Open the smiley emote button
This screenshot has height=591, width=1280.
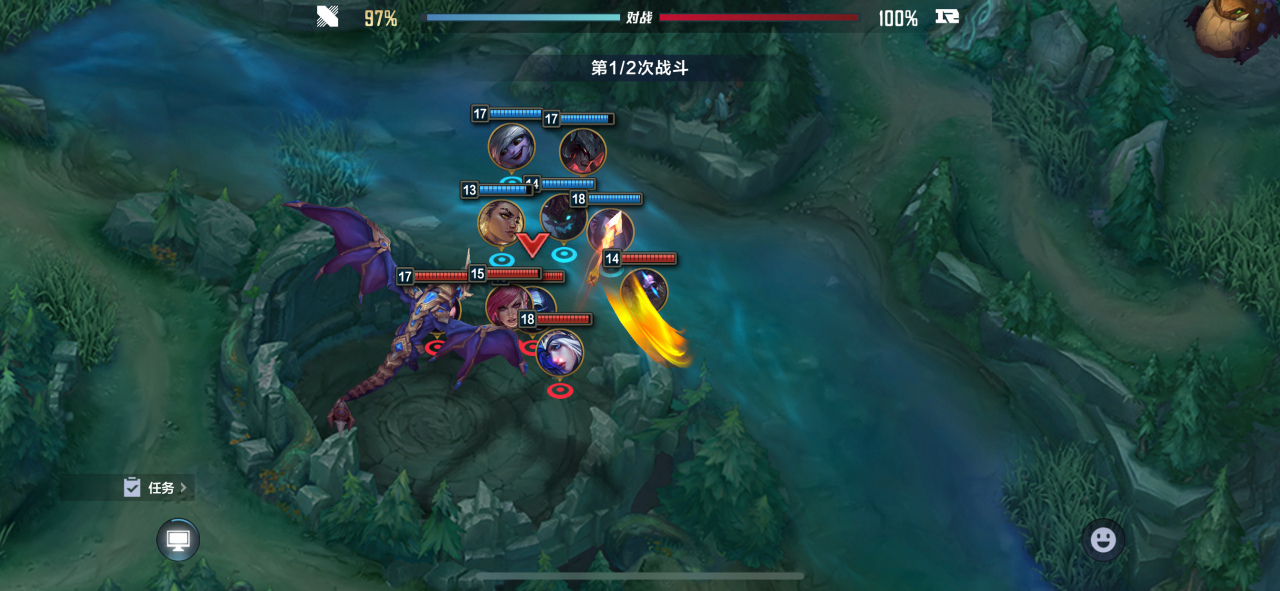pos(1103,540)
